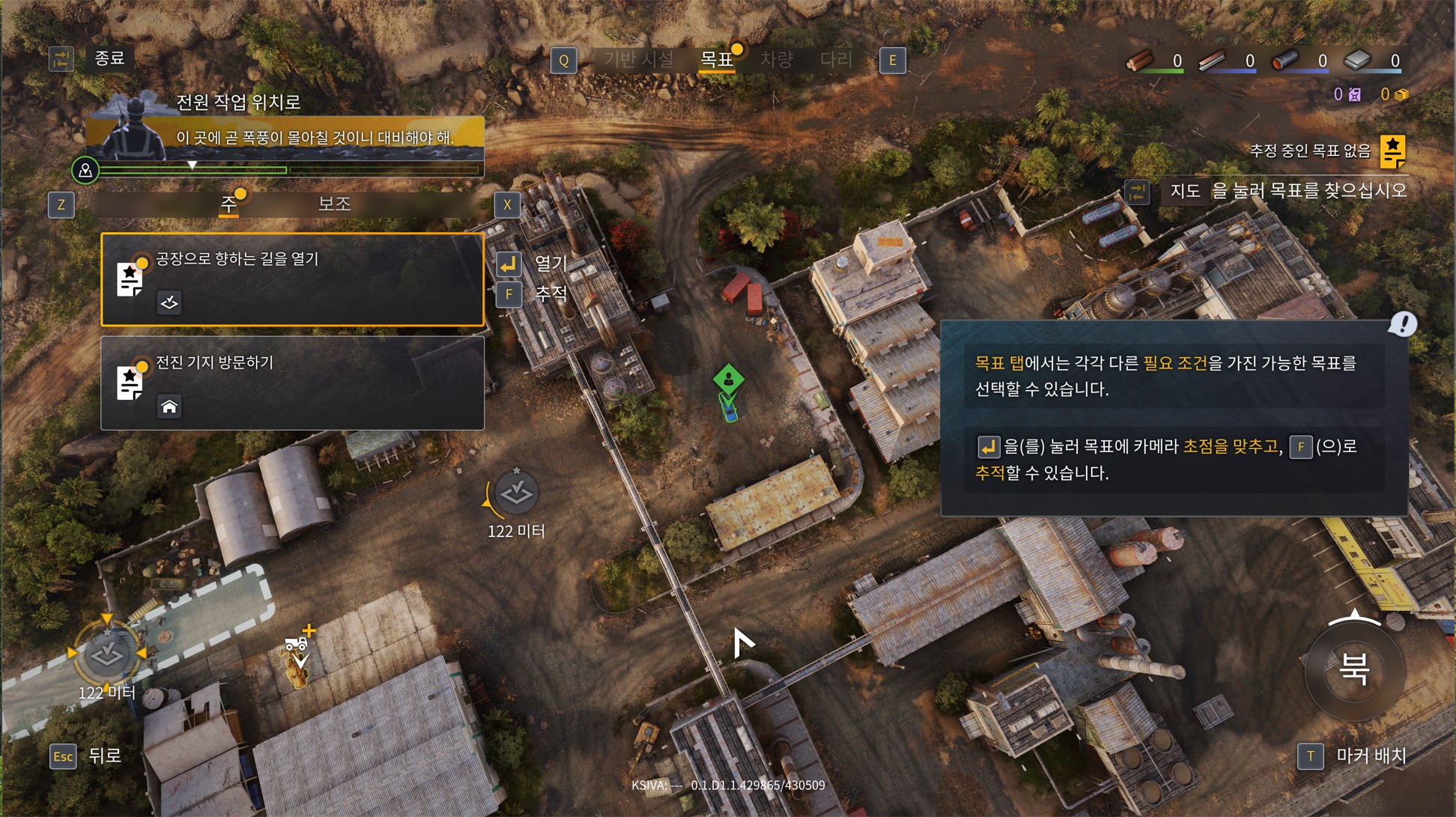Select the 주 objectives sub-tab
Image resolution: width=1456 pixels, height=817 pixels.
coord(228,204)
